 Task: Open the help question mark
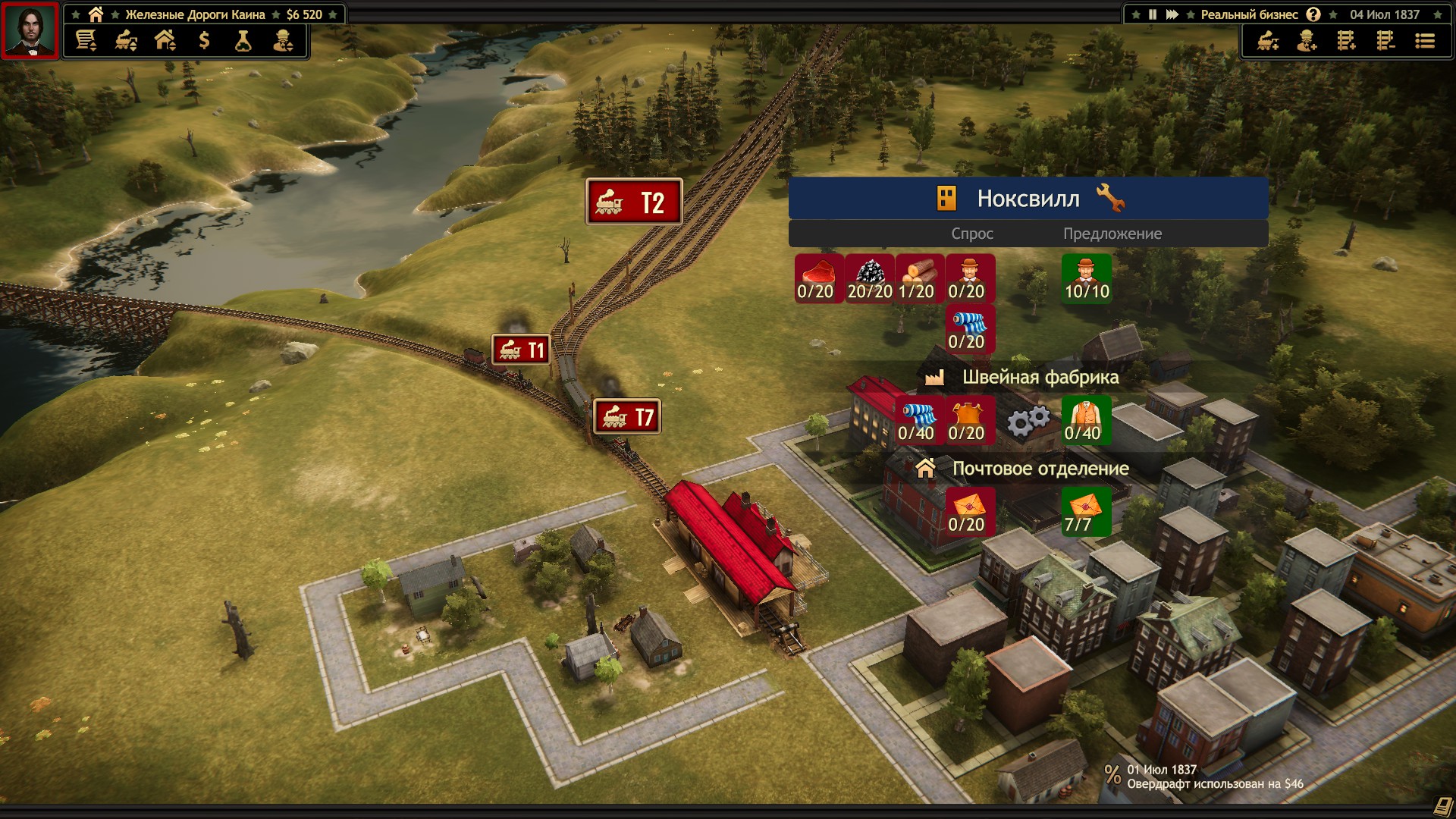coord(1313,14)
